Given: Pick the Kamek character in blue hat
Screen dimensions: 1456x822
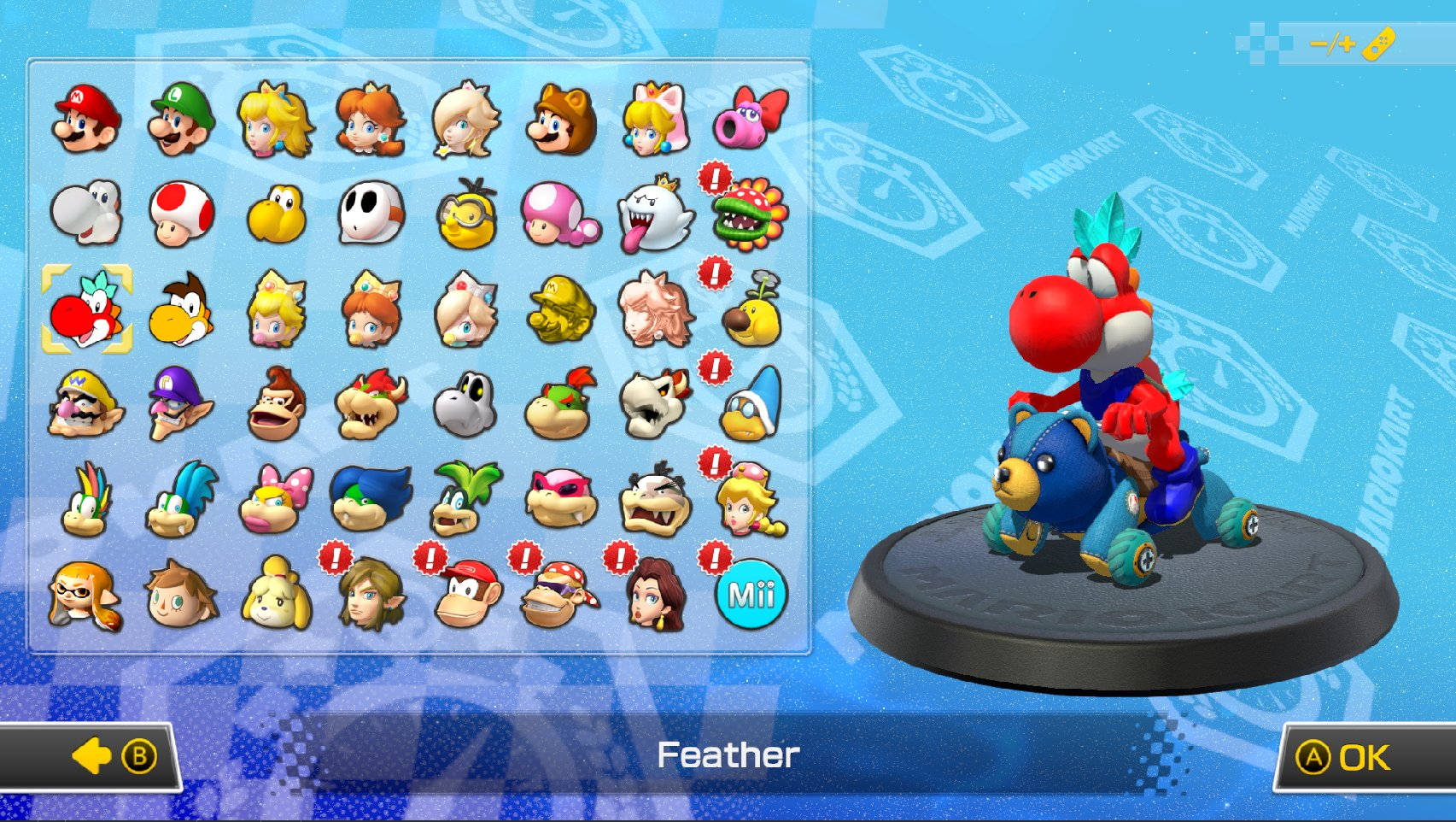Looking at the screenshot, I should coord(751,404).
